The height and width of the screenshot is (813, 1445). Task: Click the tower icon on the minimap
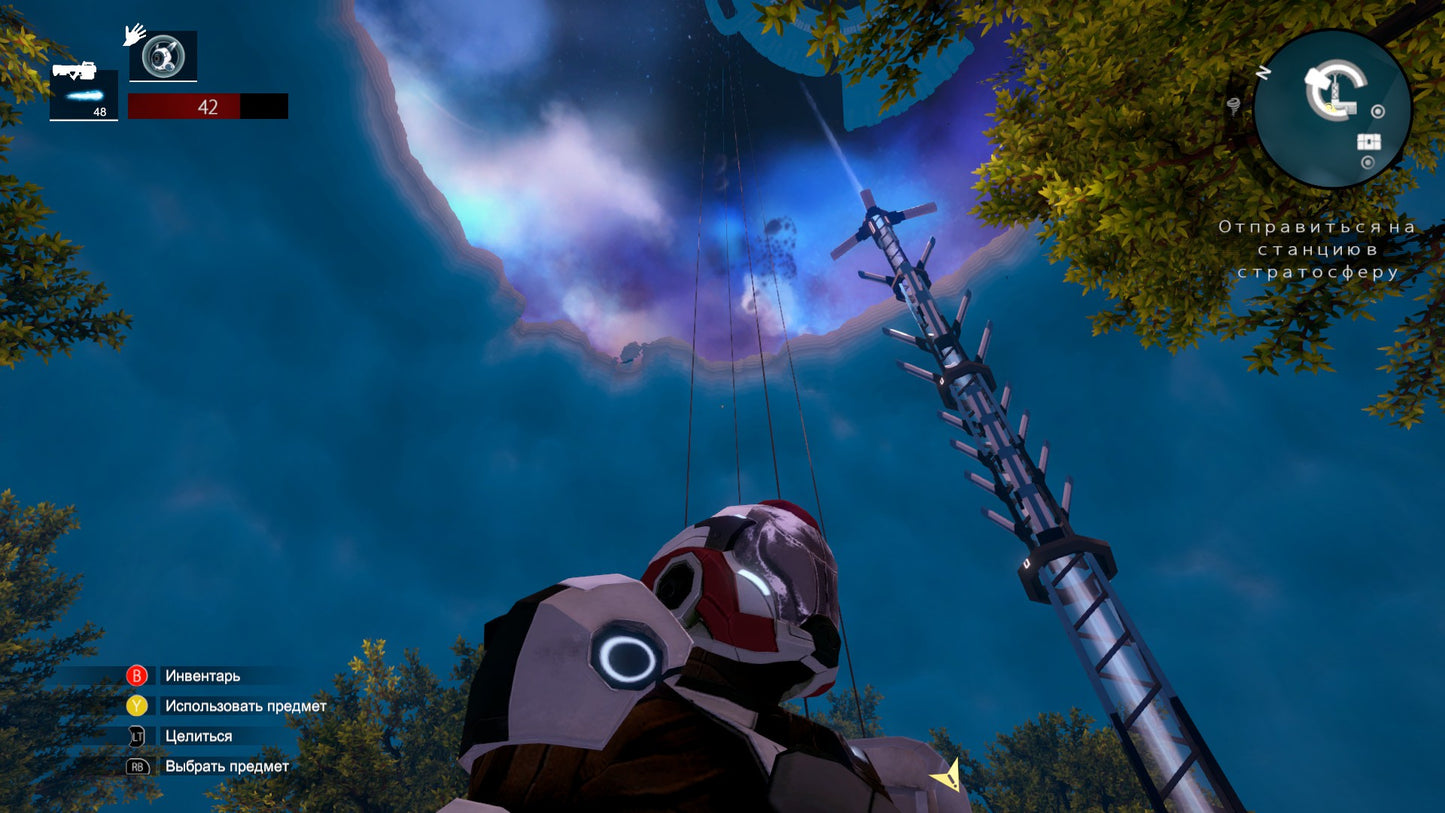(x=1336, y=90)
